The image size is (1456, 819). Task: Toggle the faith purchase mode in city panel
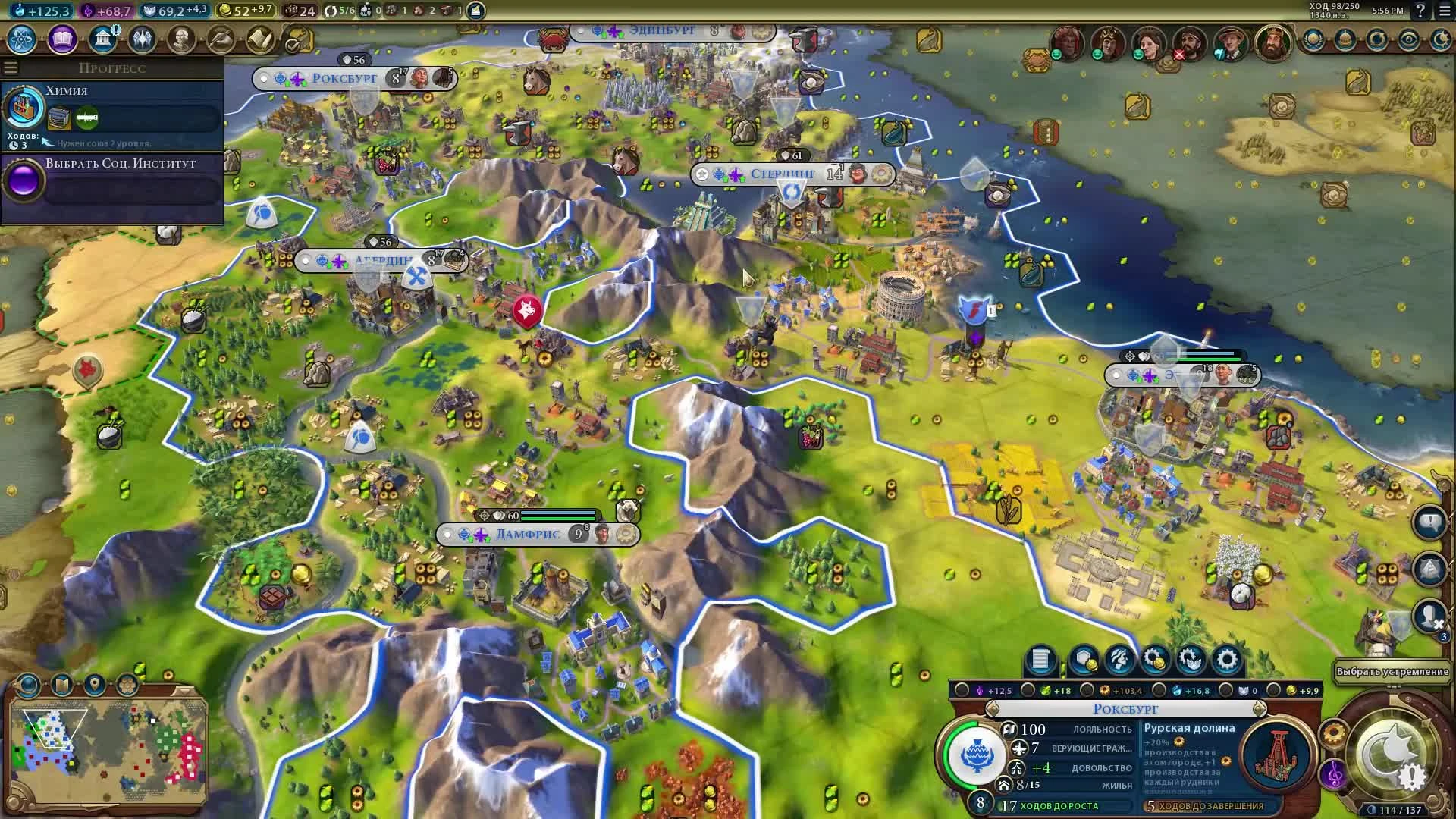pyautogui.click(x=1191, y=659)
